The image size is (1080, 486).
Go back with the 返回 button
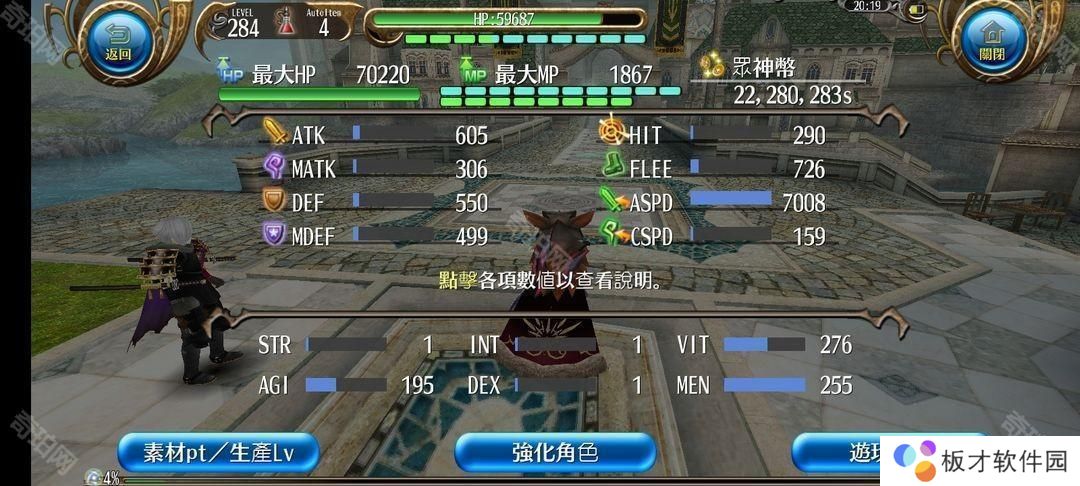119,42
